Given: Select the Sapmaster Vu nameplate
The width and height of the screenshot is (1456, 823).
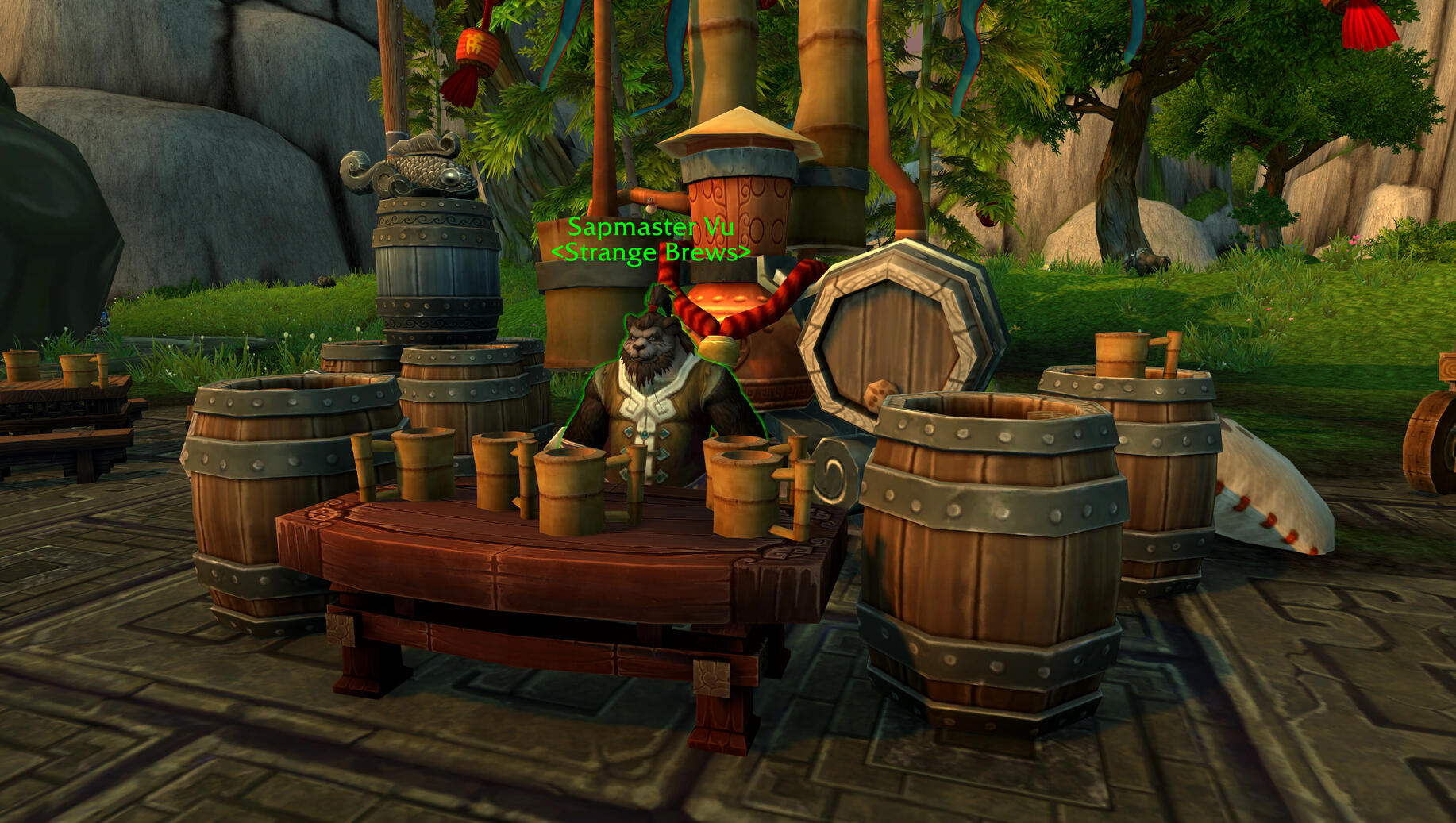Looking at the screenshot, I should [650, 228].
